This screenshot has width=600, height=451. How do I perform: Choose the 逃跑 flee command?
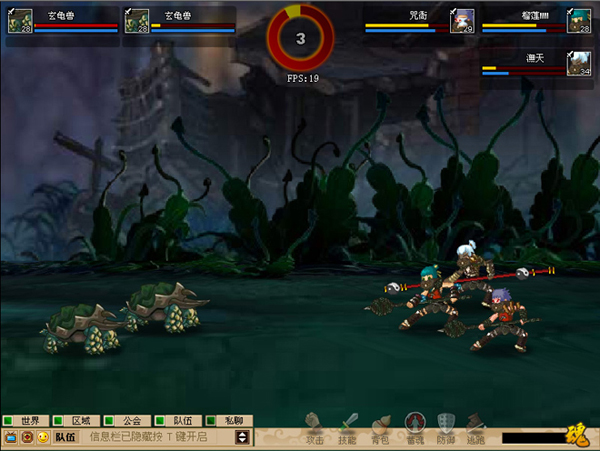[475, 427]
